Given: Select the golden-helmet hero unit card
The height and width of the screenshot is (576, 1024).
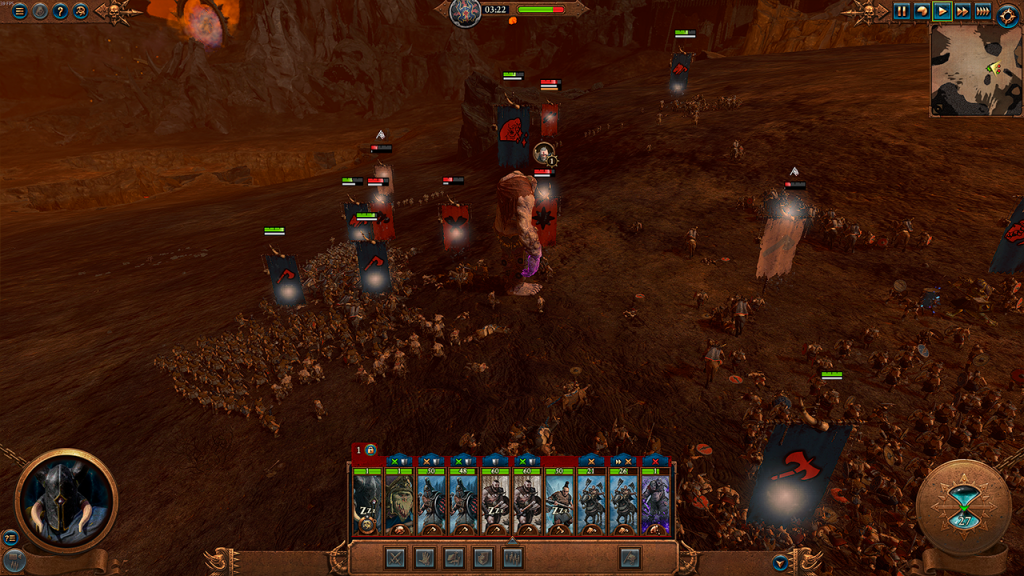Looking at the screenshot, I should tap(399, 501).
